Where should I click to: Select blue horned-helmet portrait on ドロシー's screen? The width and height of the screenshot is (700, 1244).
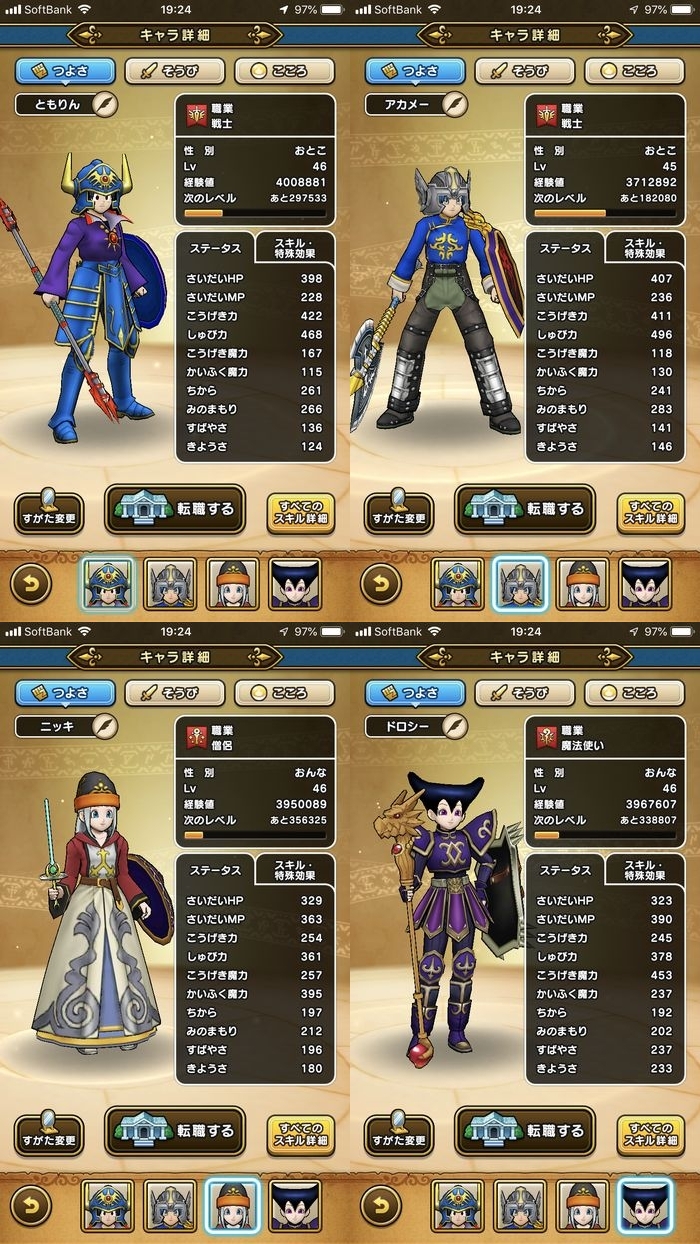click(x=458, y=1206)
